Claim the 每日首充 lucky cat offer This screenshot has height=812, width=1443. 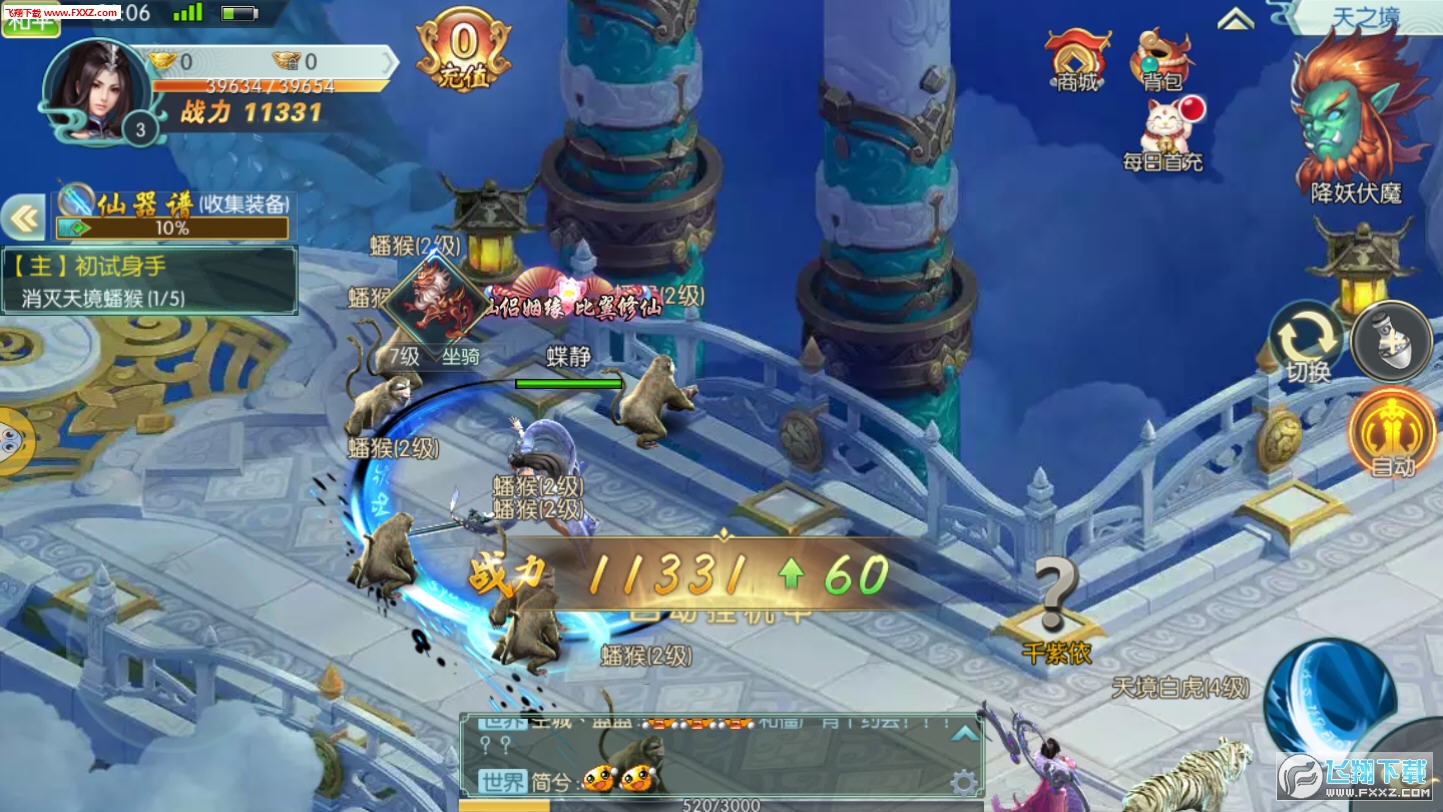pyautogui.click(x=1164, y=135)
